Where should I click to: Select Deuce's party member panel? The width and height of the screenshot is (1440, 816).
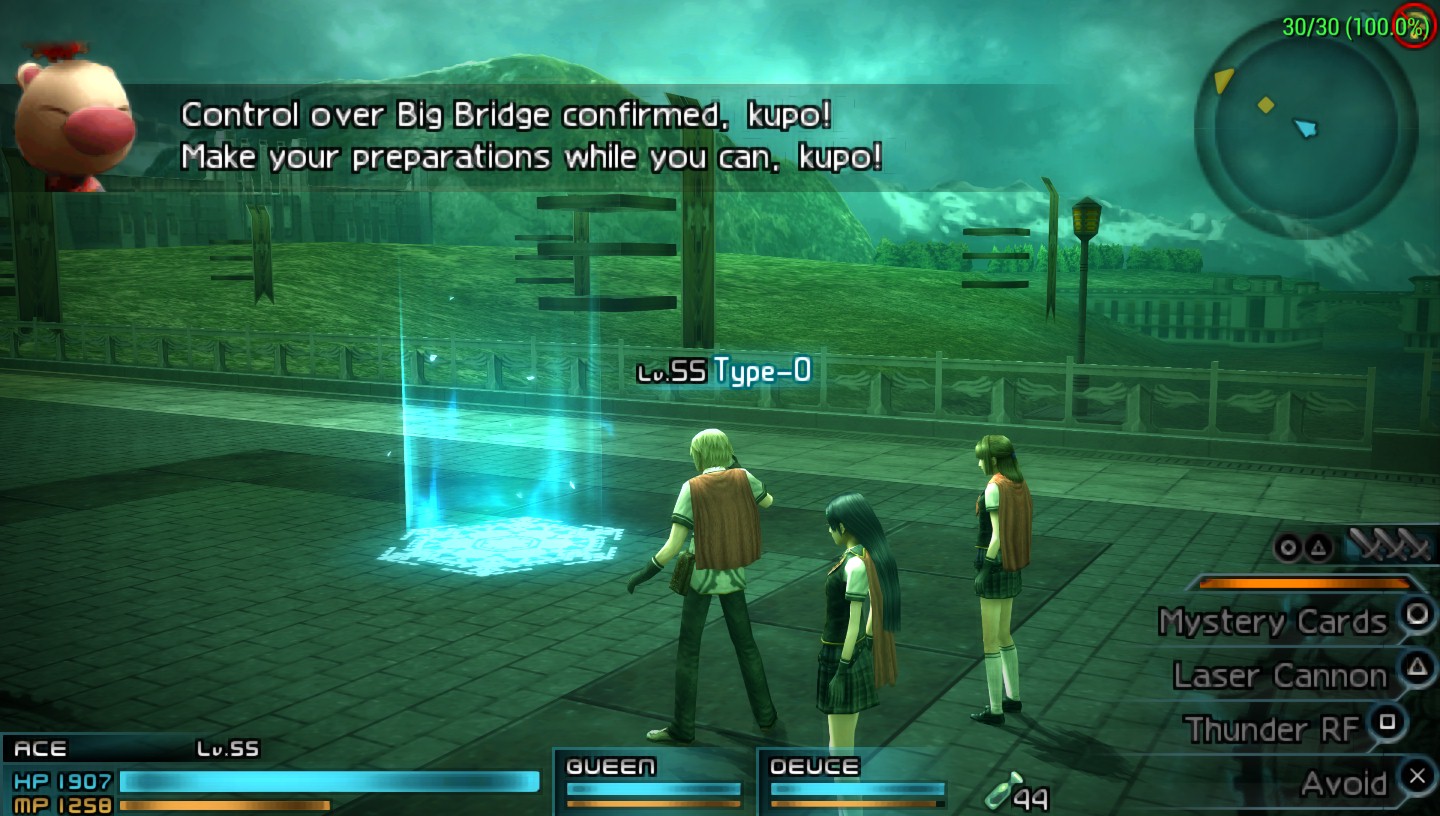point(857,781)
